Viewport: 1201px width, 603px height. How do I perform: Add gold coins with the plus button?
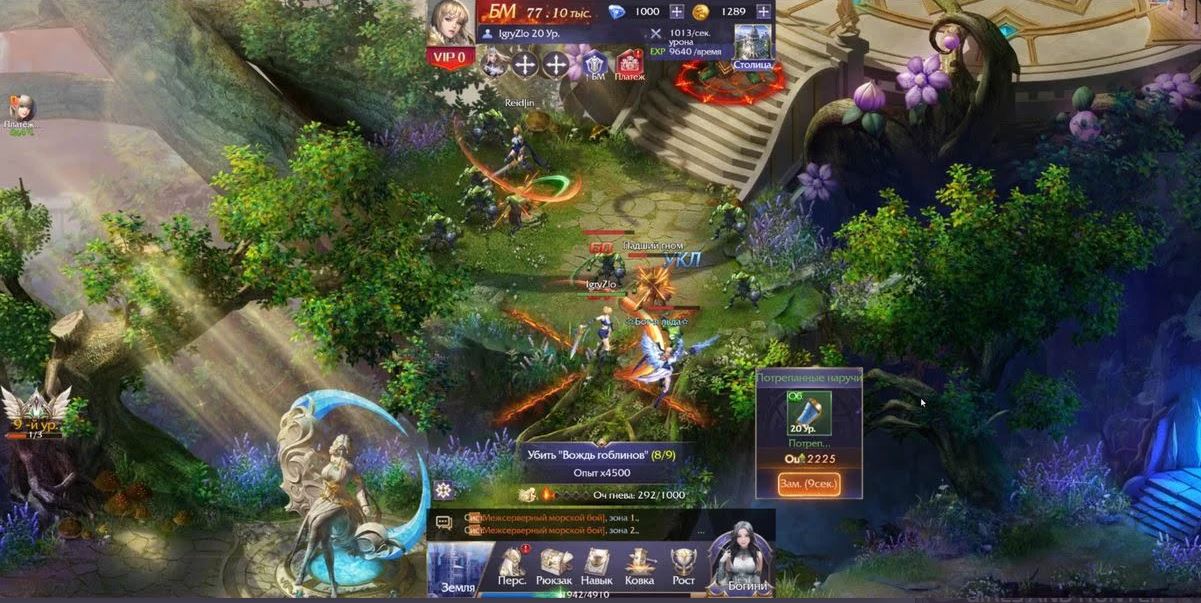[765, 11]
